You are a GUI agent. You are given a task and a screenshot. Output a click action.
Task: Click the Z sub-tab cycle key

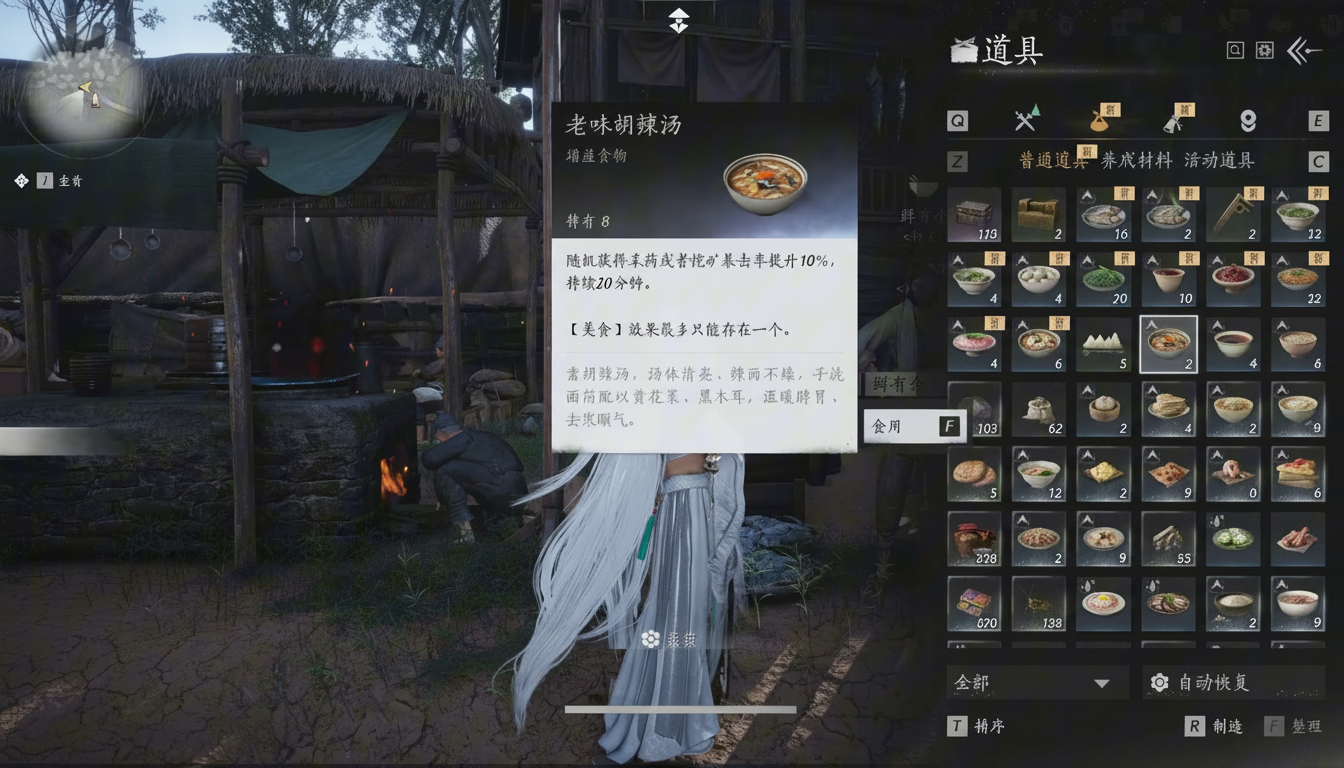957,160
